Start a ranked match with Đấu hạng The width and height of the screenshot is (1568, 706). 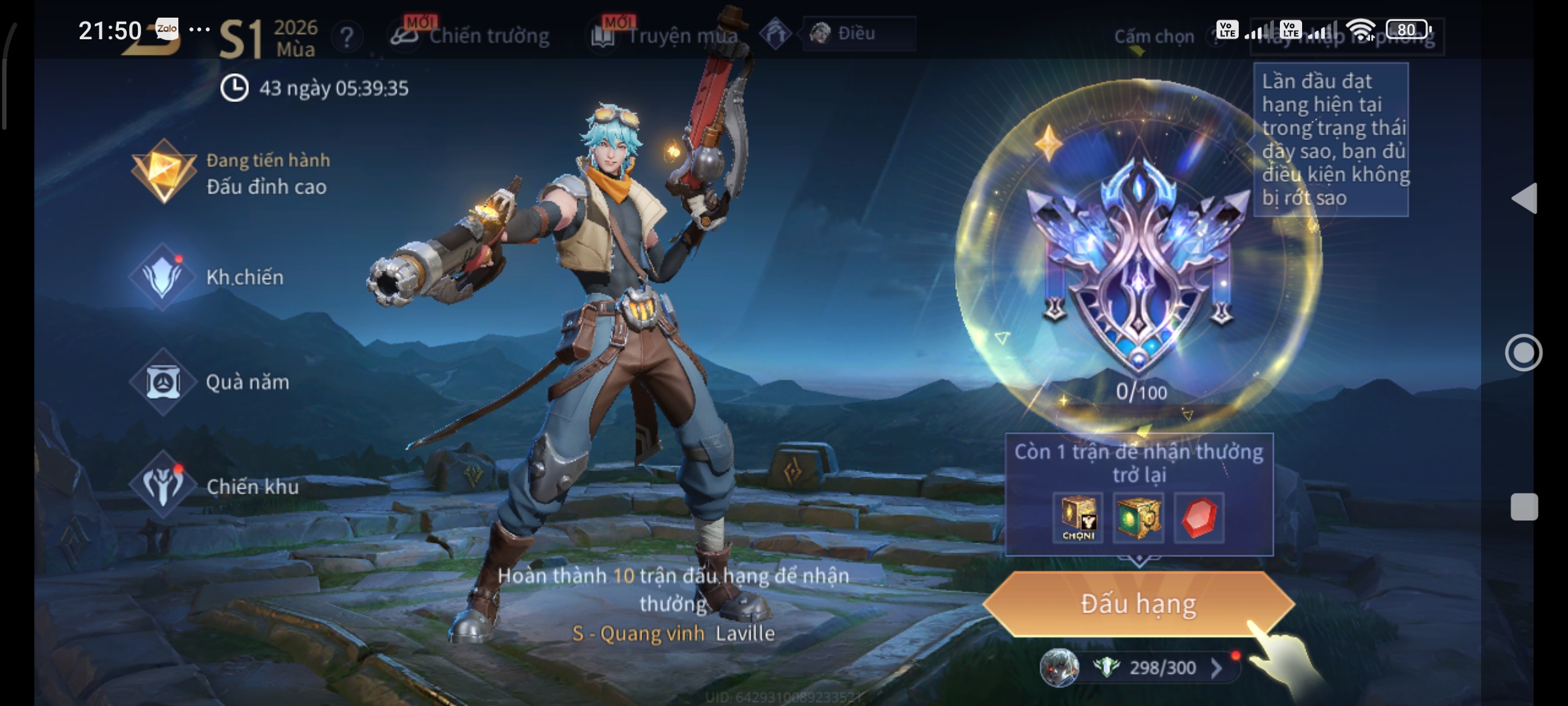click(1138, 604)
